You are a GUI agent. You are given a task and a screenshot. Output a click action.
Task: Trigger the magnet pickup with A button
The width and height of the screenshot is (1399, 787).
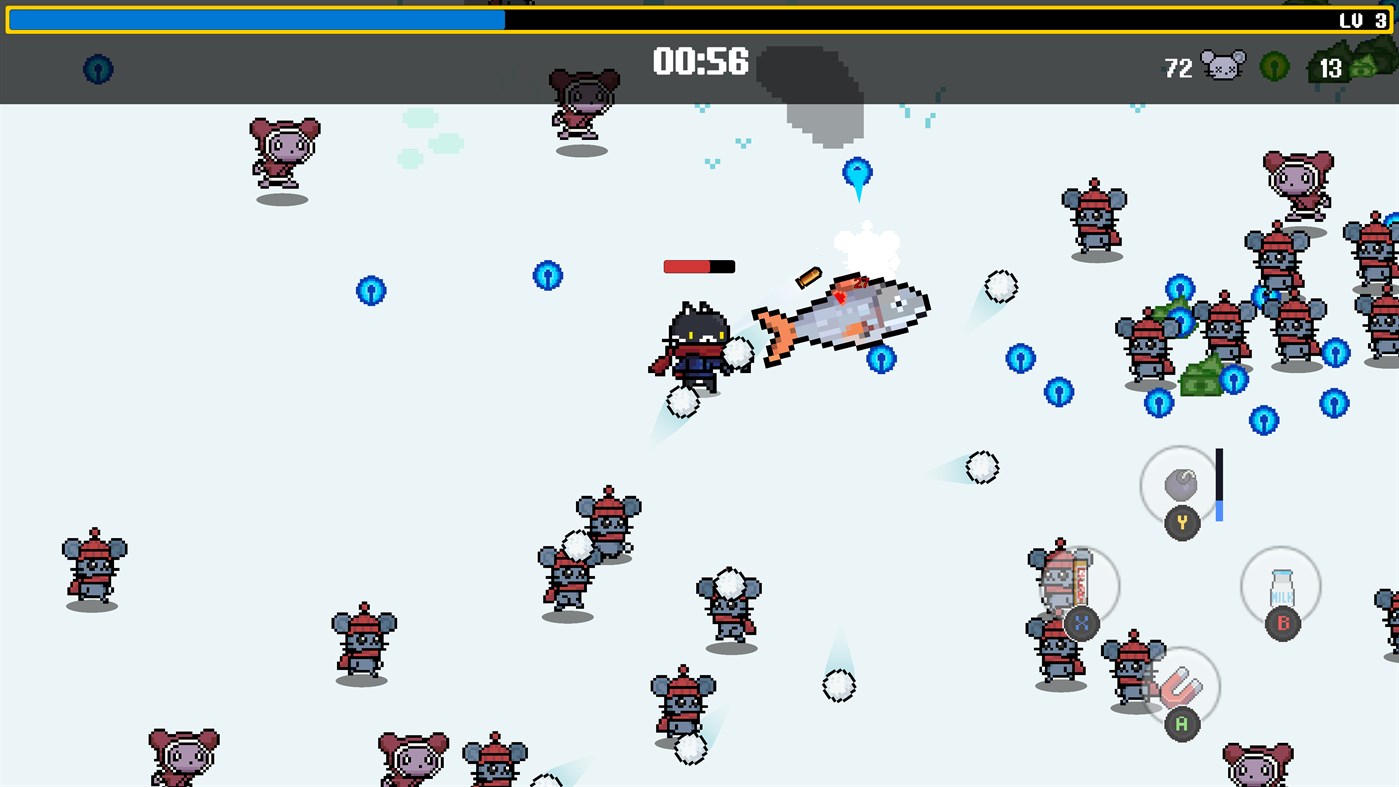[1181, 722]
